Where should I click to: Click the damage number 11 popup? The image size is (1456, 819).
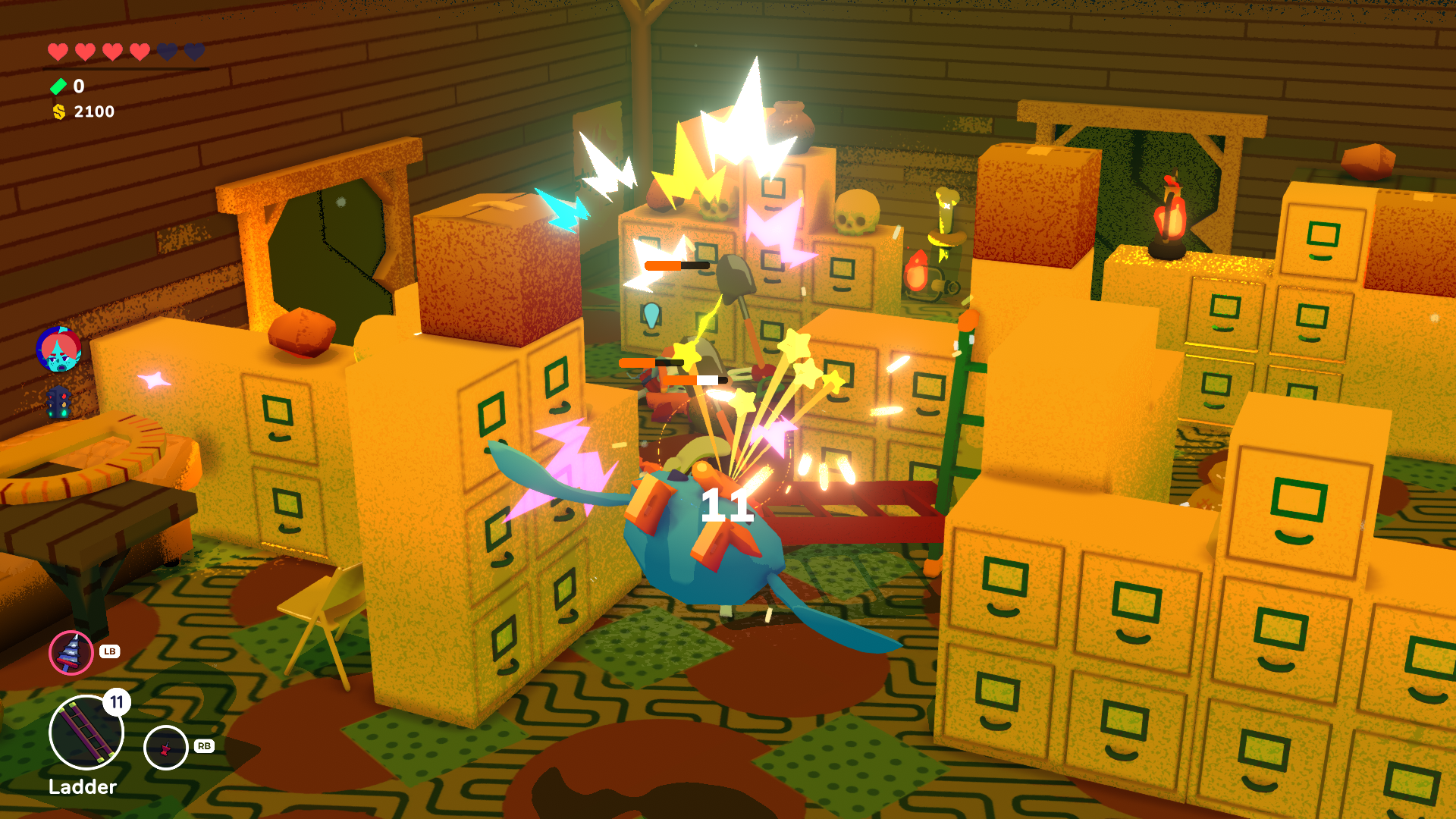click(726, 504)
